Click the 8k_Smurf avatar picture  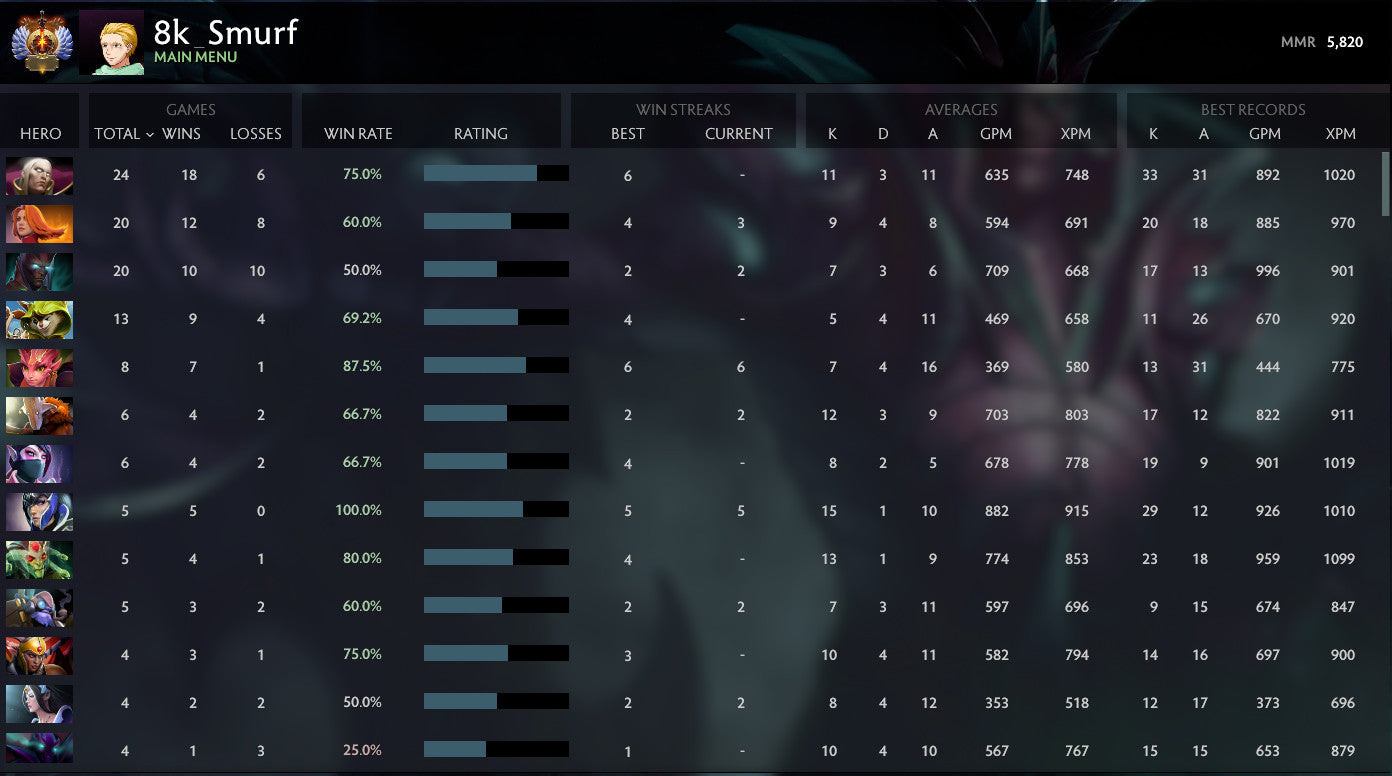pyautogui.click(x=111, y=42)
